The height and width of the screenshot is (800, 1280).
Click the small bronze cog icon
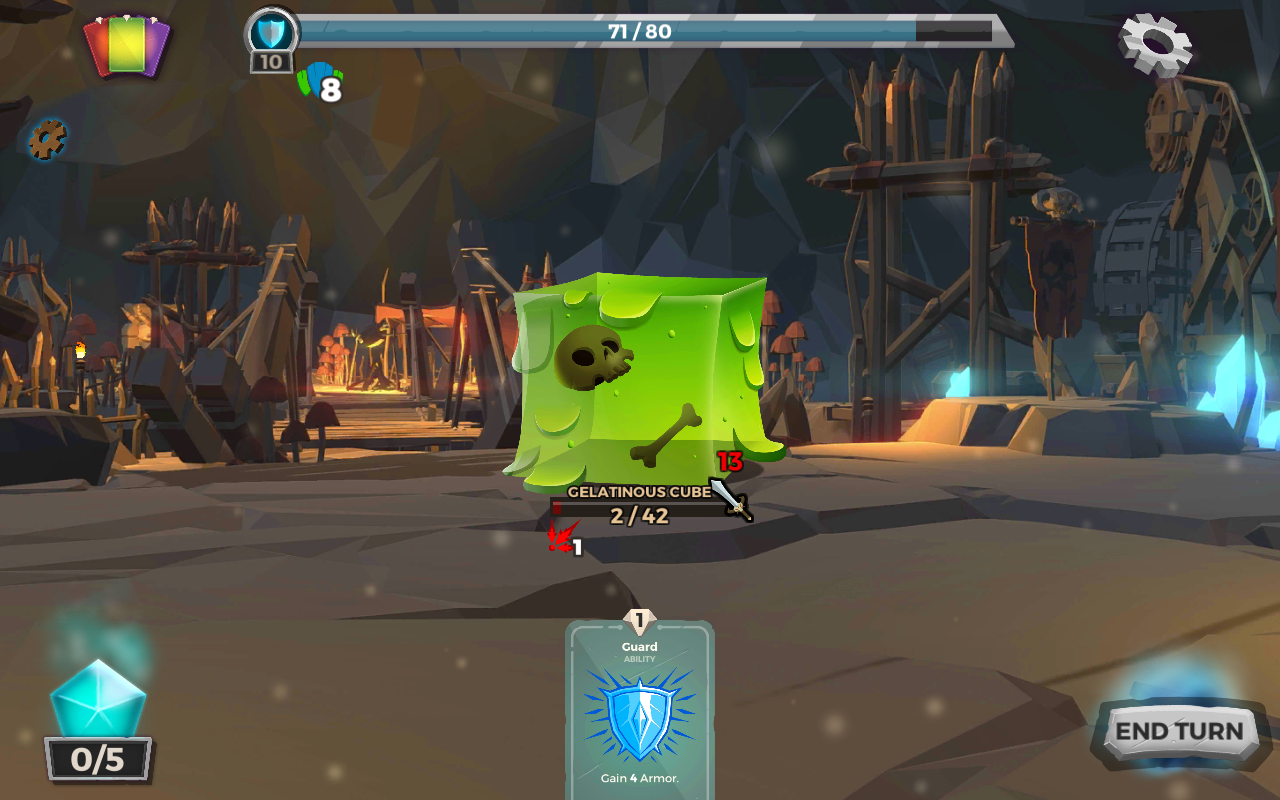coord(46,139)
